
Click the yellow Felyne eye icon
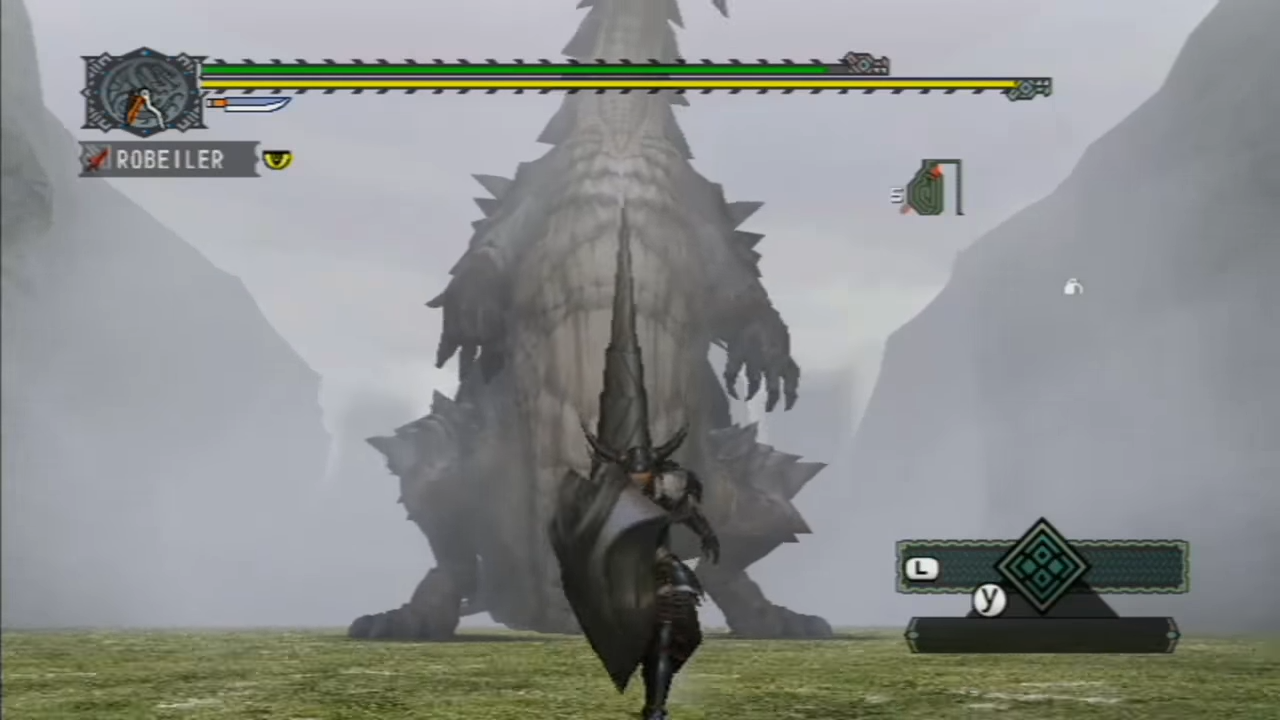[277, 160]
